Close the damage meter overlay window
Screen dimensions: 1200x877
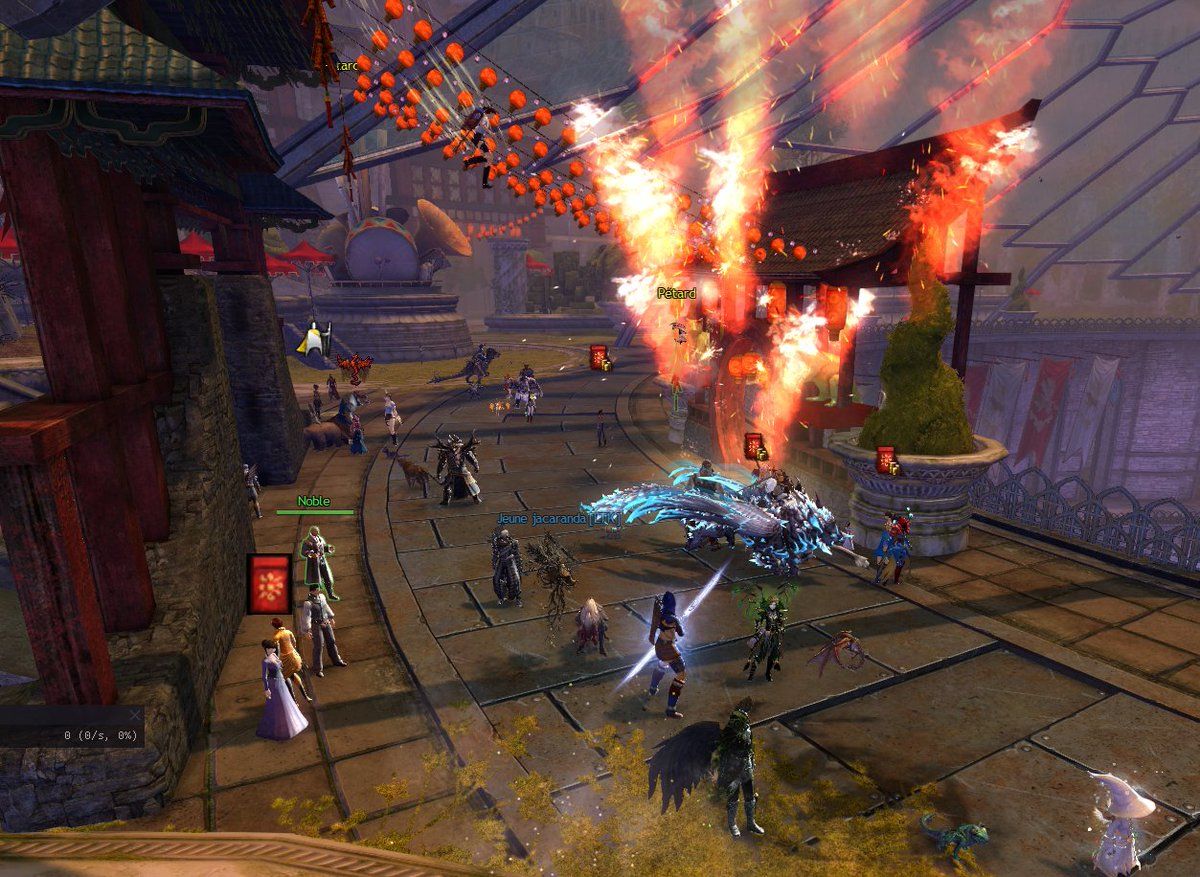(136, 715)
